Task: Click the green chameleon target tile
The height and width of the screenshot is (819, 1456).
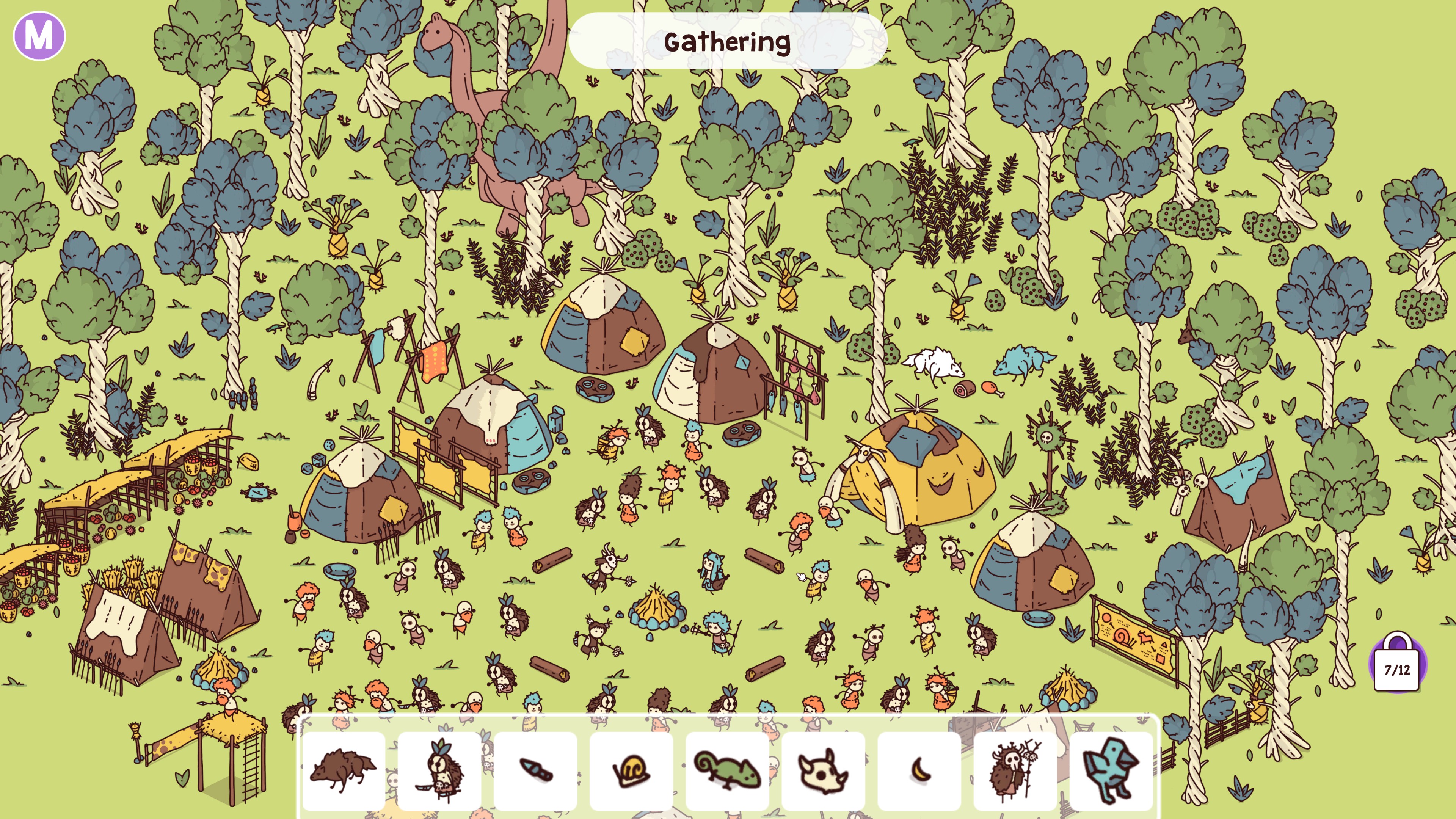Action: (728, 770)
